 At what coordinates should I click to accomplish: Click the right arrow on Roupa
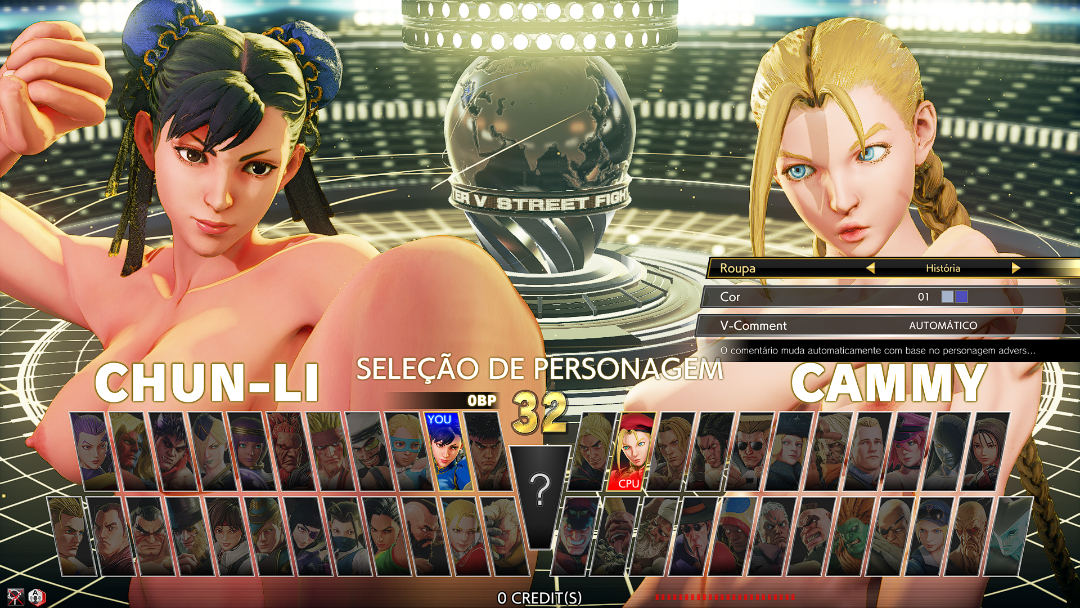(1016, 268)
